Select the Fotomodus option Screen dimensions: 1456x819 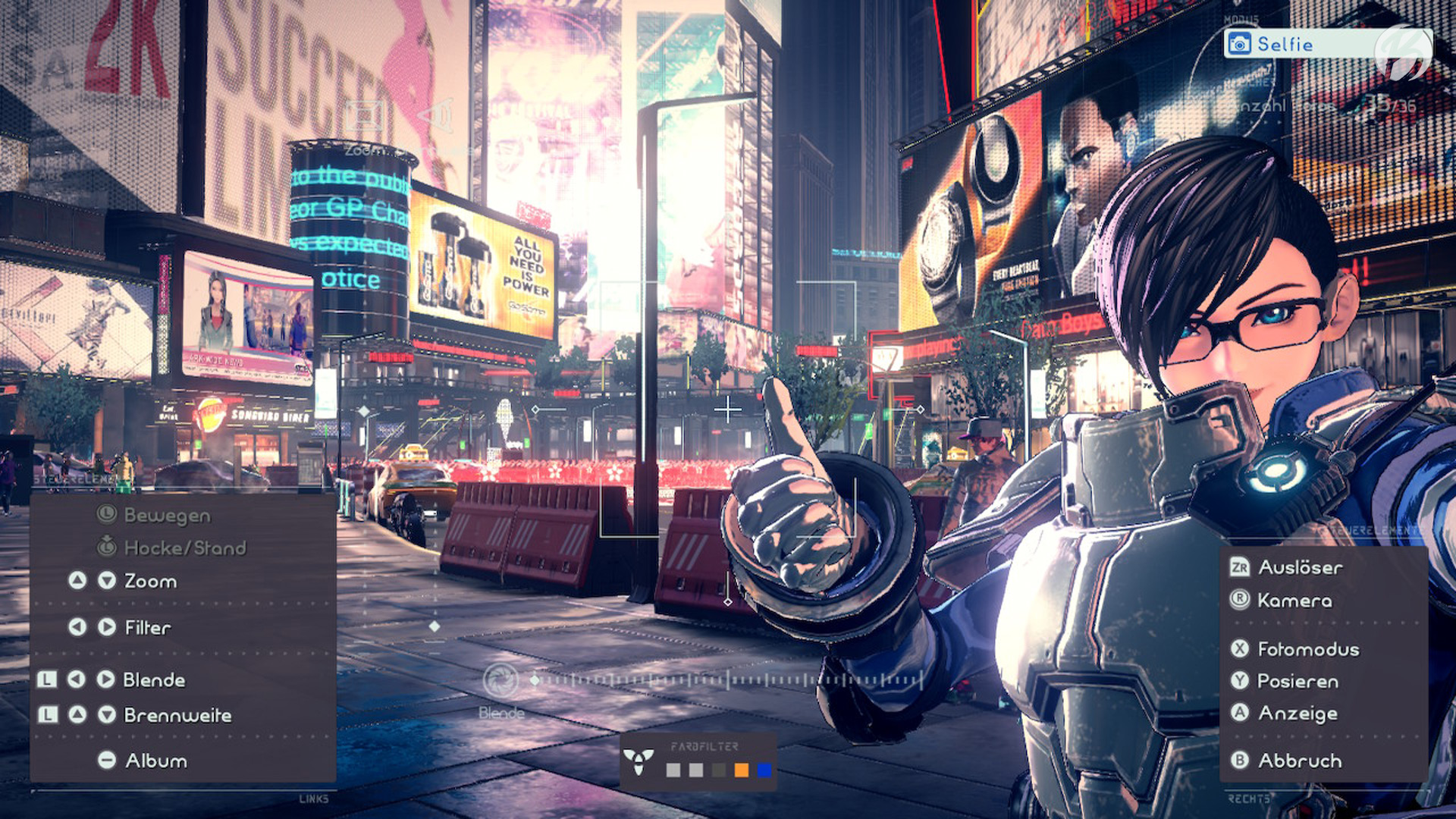tap(1307, 649)
